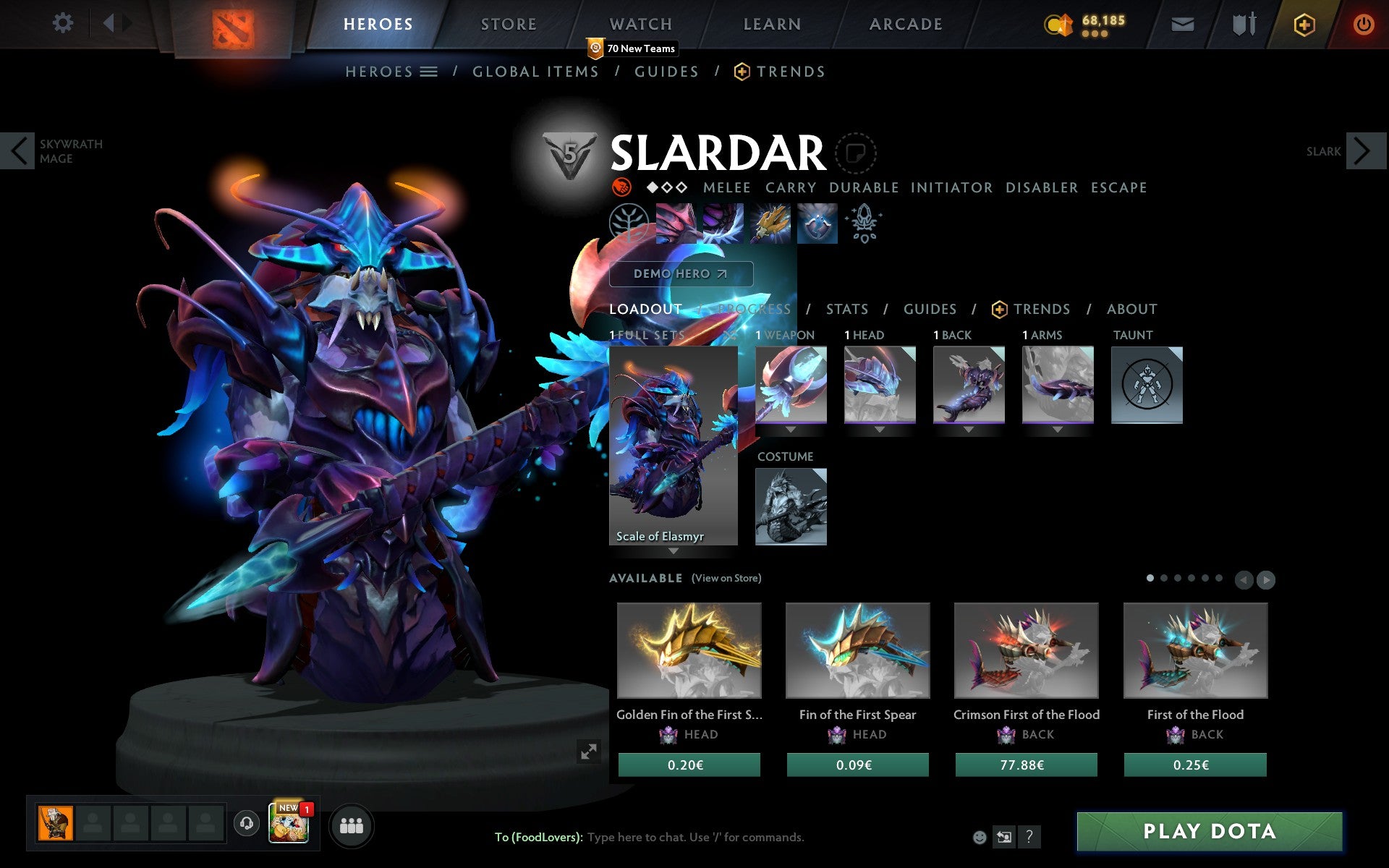Switch to the STATS tab

[846, 309]
